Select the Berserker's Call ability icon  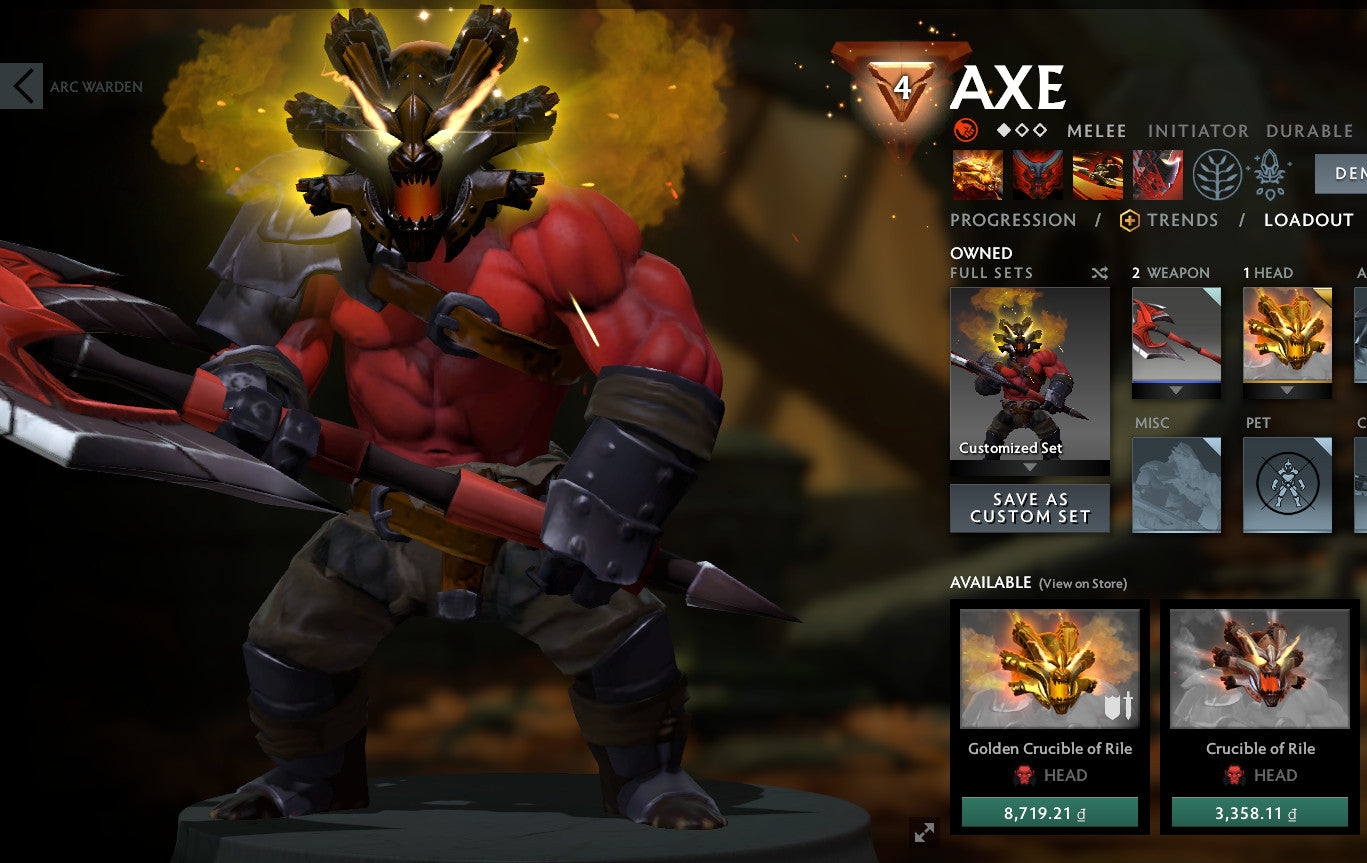point(977,173)
